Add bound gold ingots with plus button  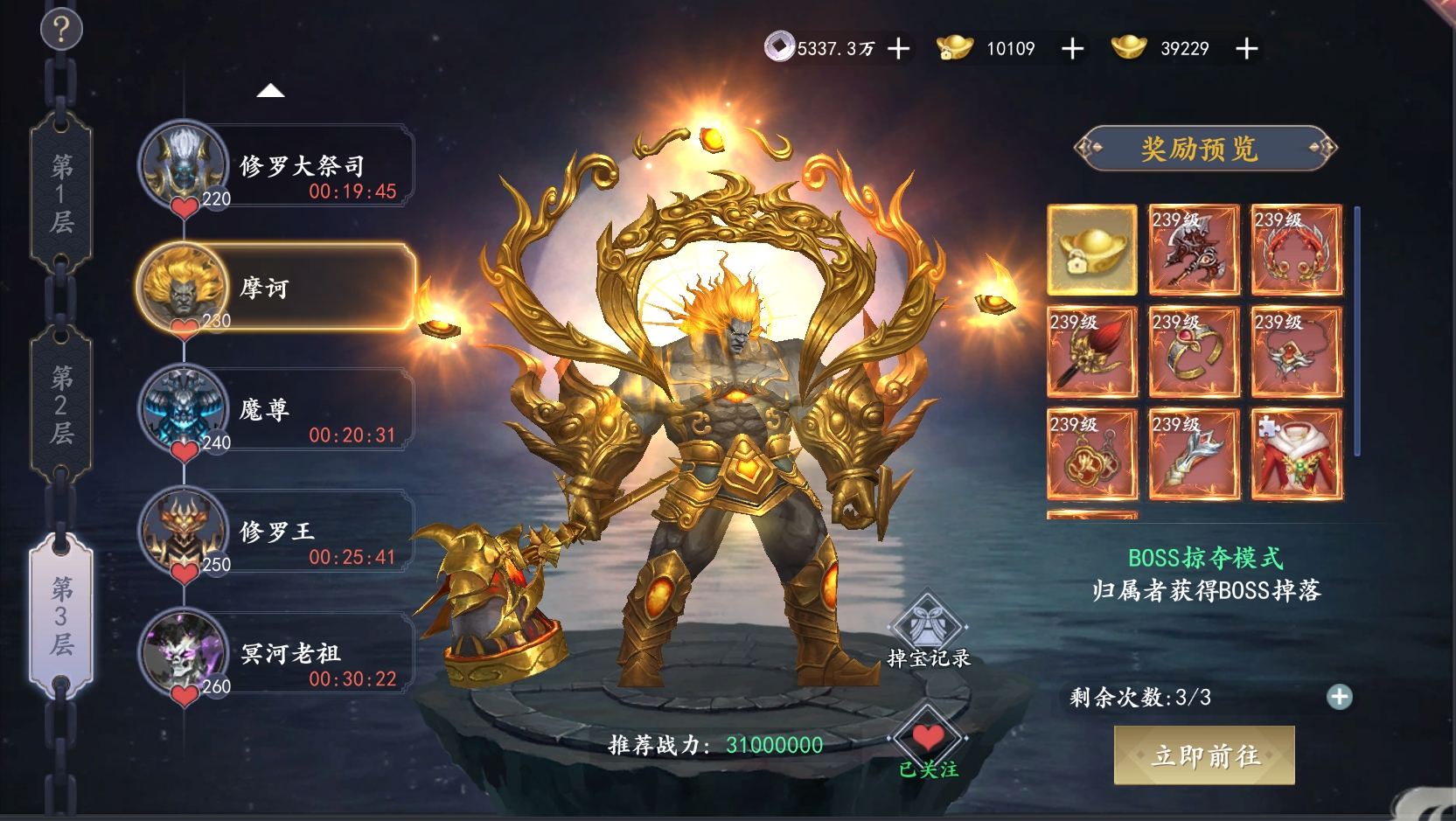(x=1072, y=49)
